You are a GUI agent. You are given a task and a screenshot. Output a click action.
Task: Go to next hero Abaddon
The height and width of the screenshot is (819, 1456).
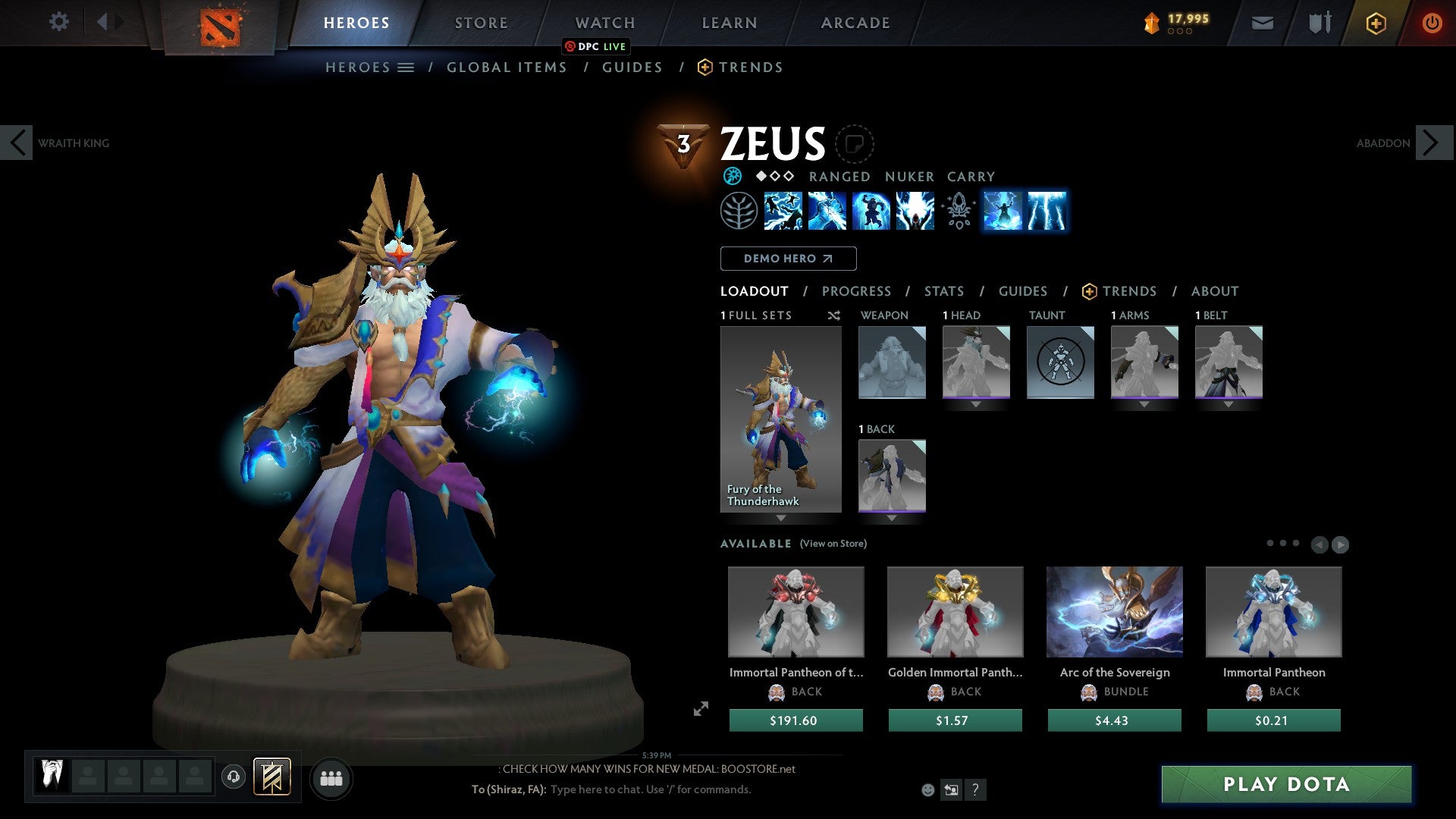click(1433, 143)
